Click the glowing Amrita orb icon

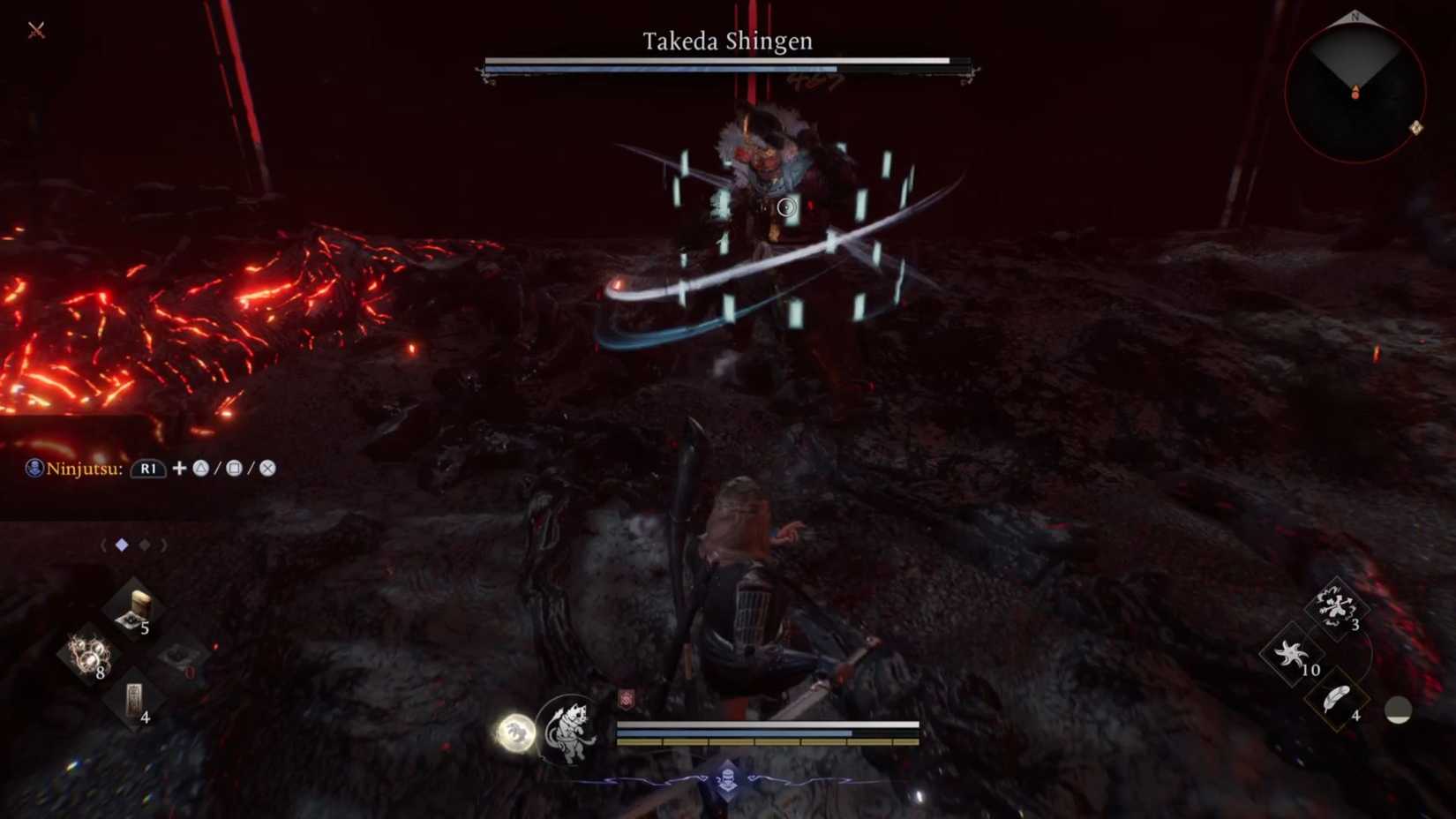pyautogui.click(x=516, y=734)
